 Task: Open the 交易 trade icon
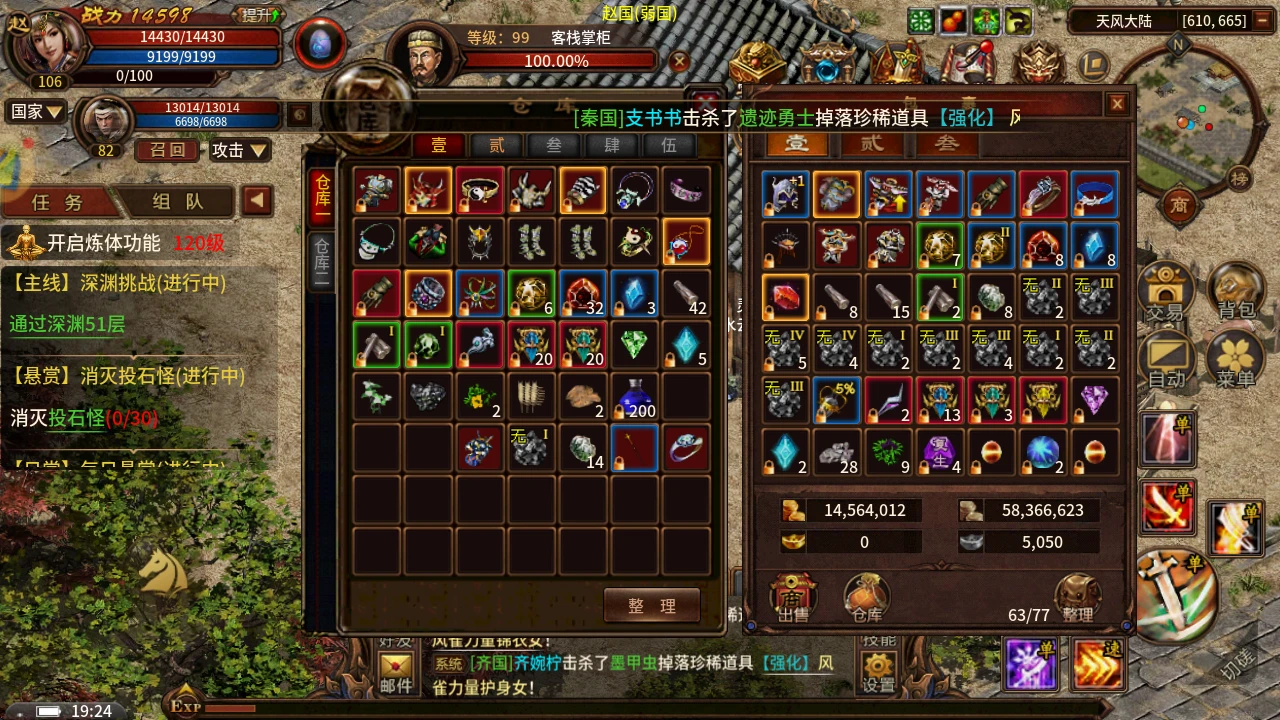click(x=1164, y=291)
